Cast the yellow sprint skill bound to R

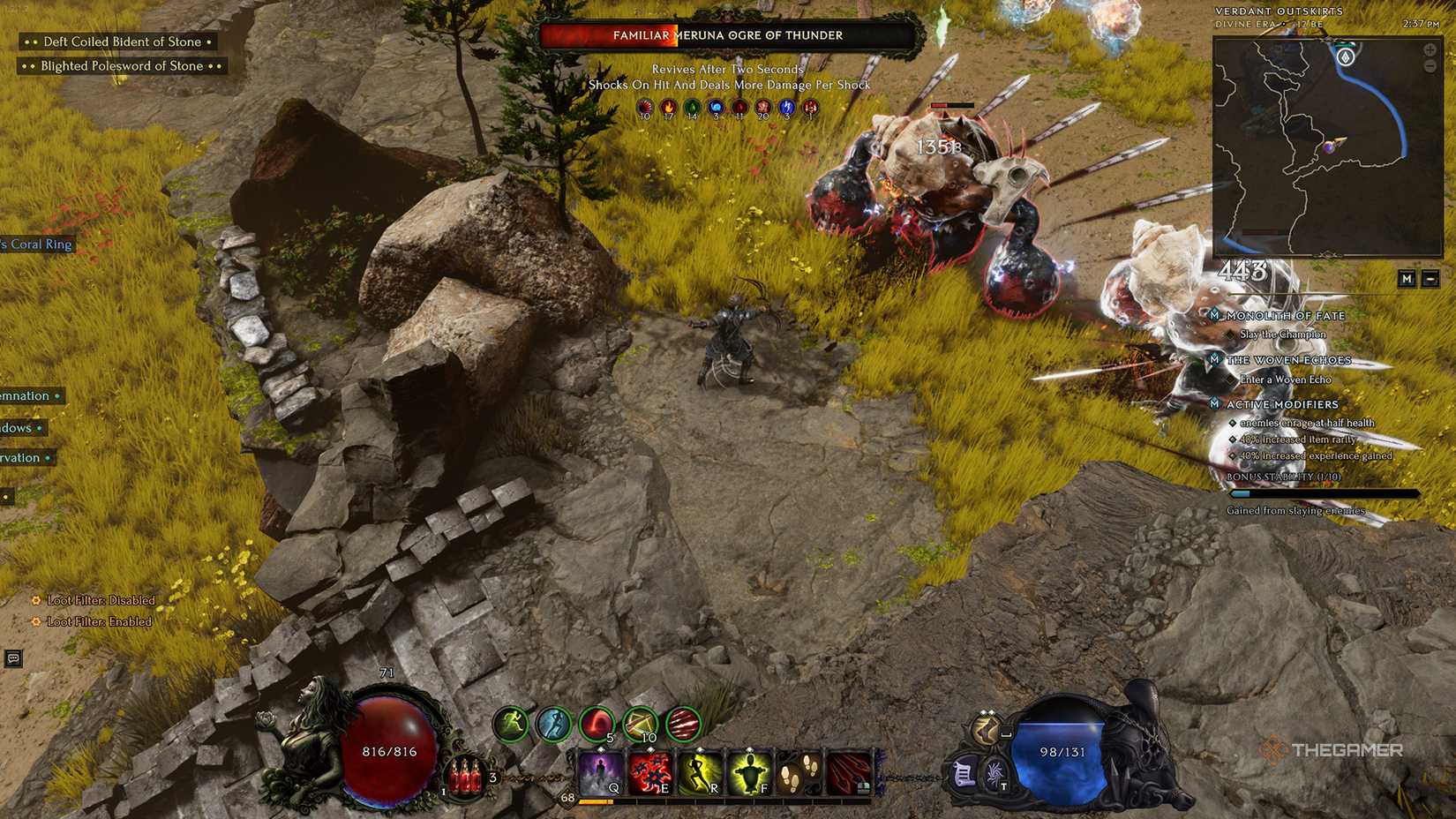(702, 772)
